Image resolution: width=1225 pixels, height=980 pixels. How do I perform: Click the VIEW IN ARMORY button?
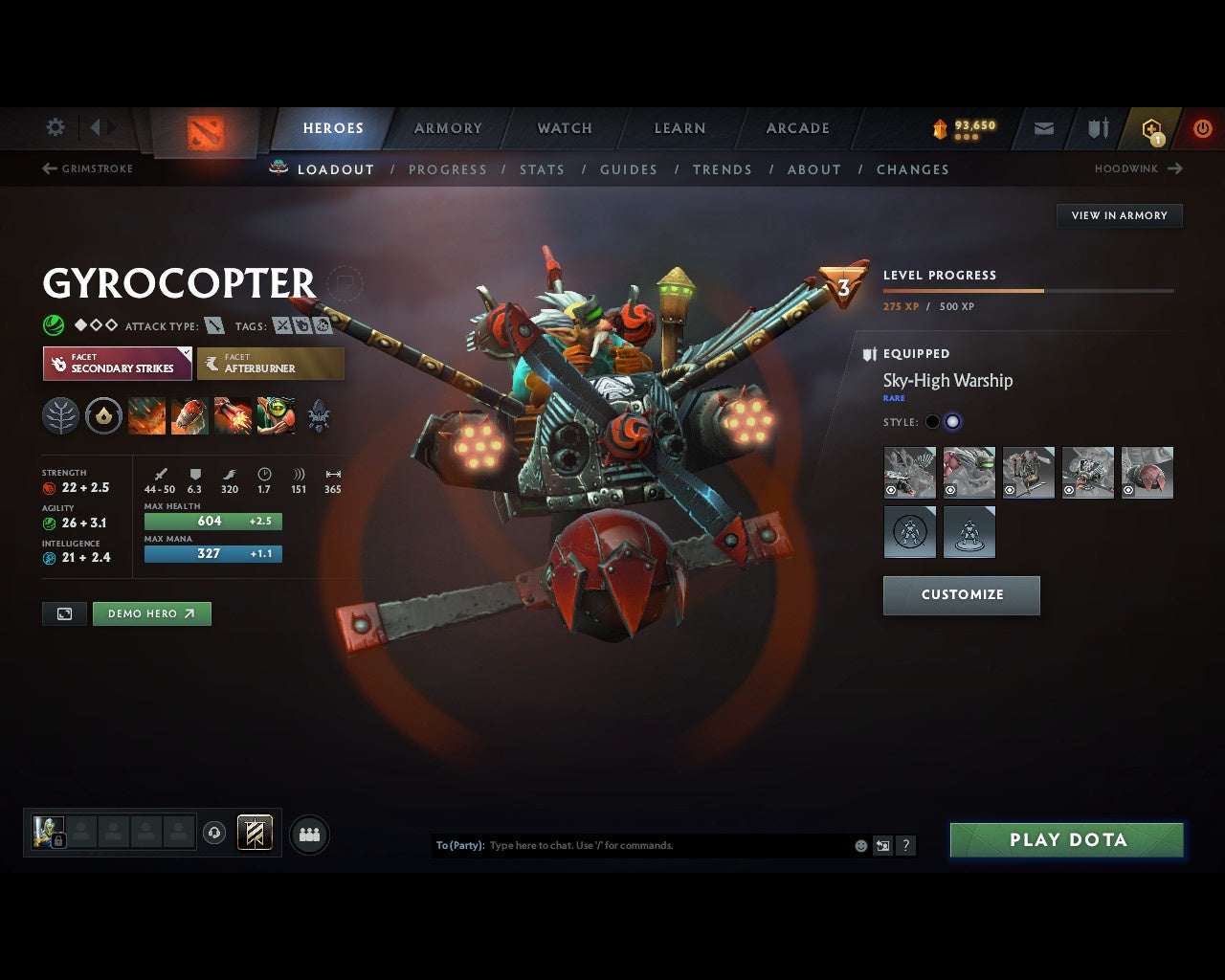tap(1118, 215)
